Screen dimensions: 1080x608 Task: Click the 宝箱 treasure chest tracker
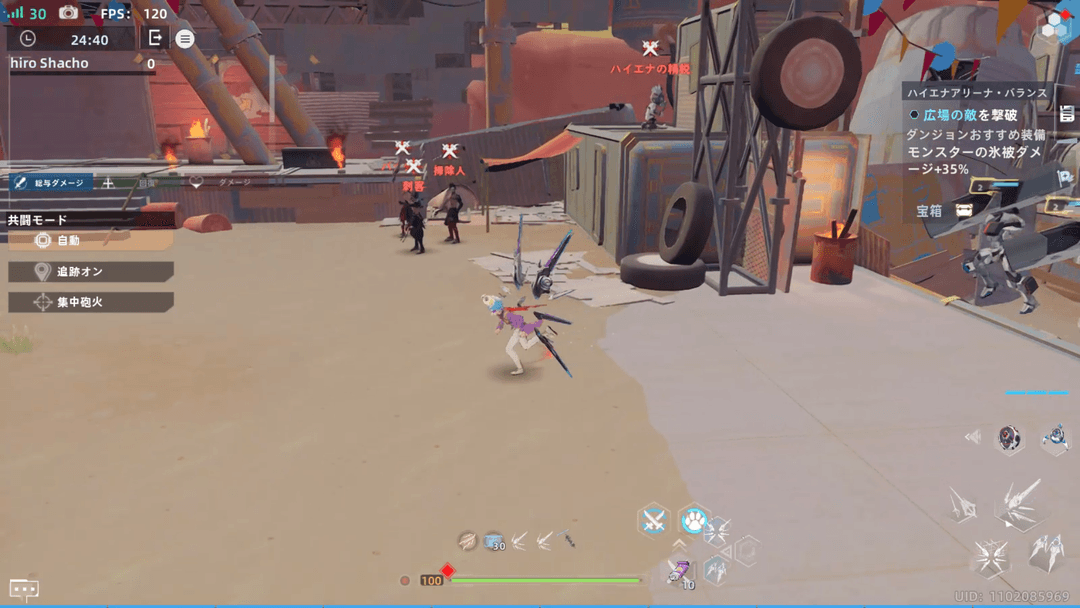tap(945, 211)
